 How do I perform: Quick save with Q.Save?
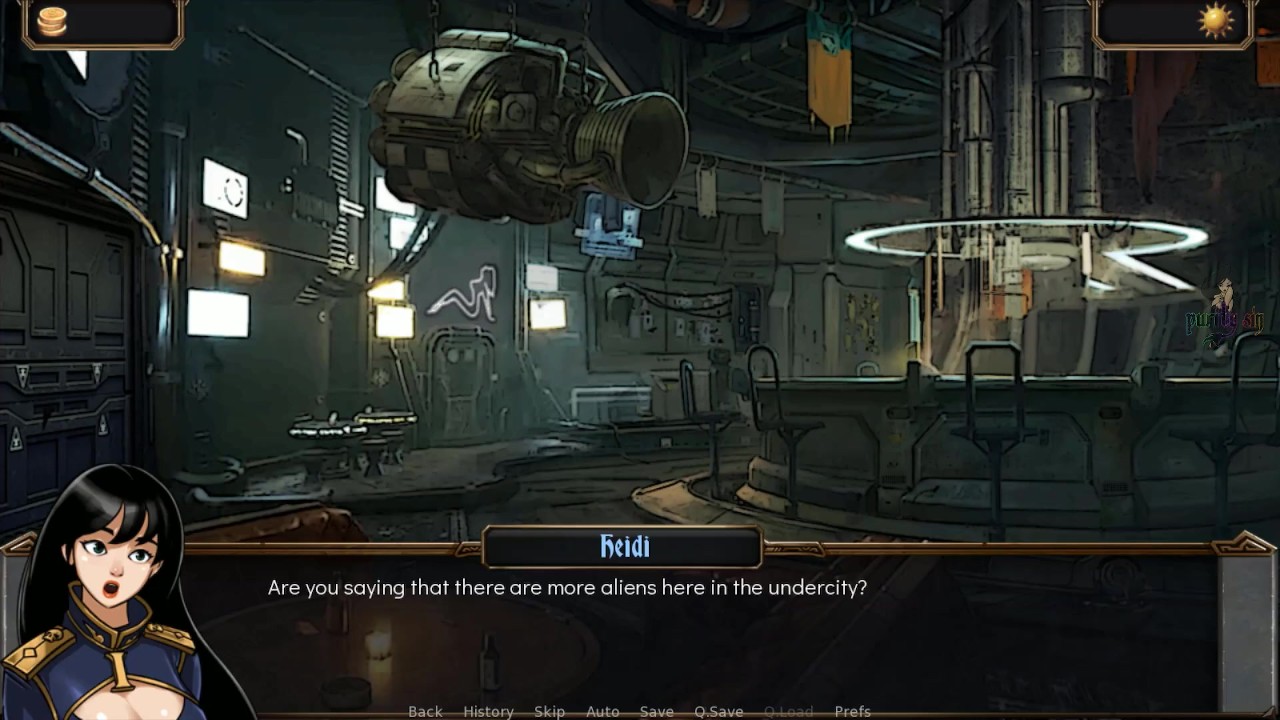(x=718, y=711)
